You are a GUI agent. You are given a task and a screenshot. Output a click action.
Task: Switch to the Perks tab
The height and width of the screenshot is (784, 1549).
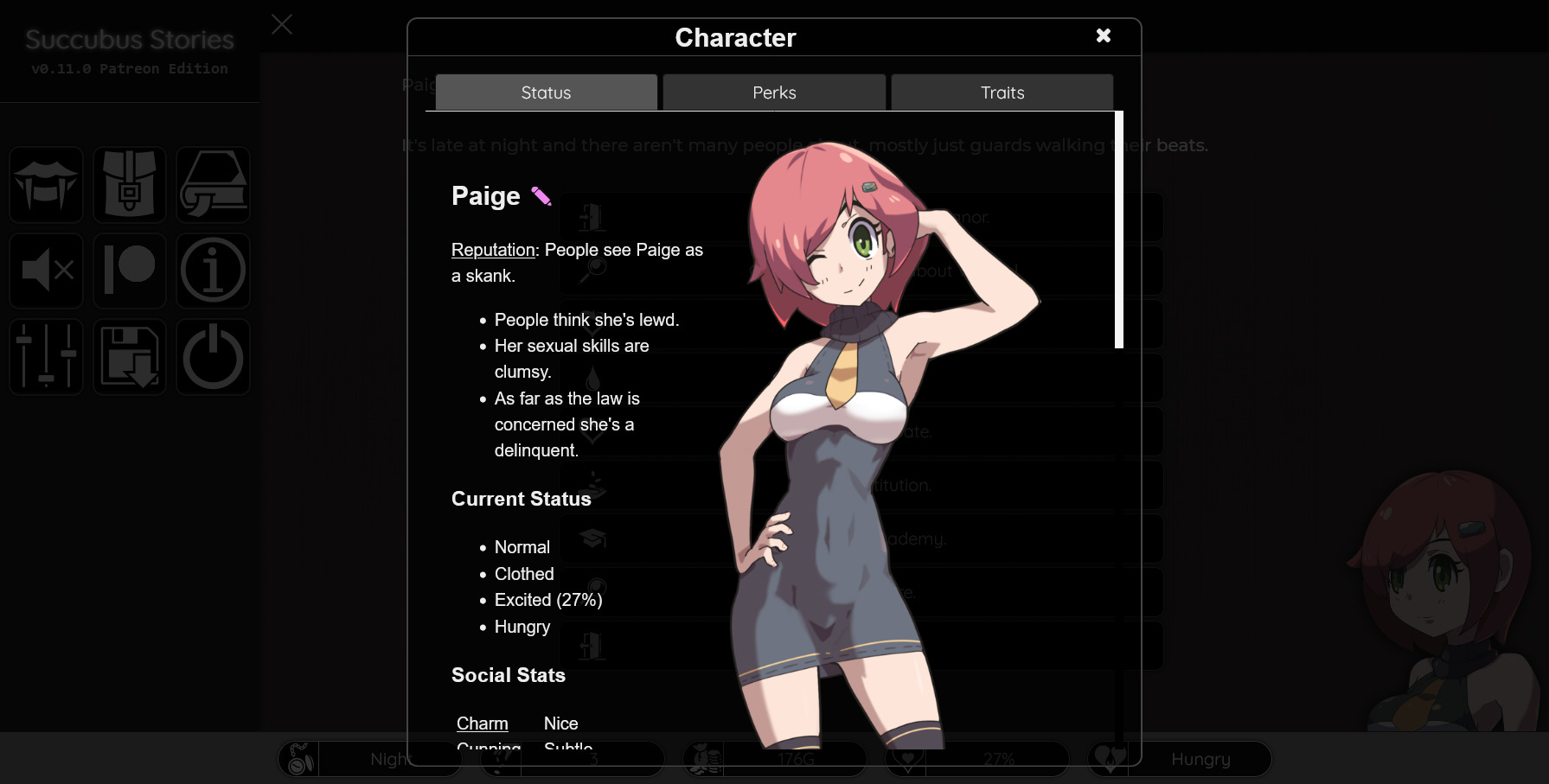(x=773, y=92)
